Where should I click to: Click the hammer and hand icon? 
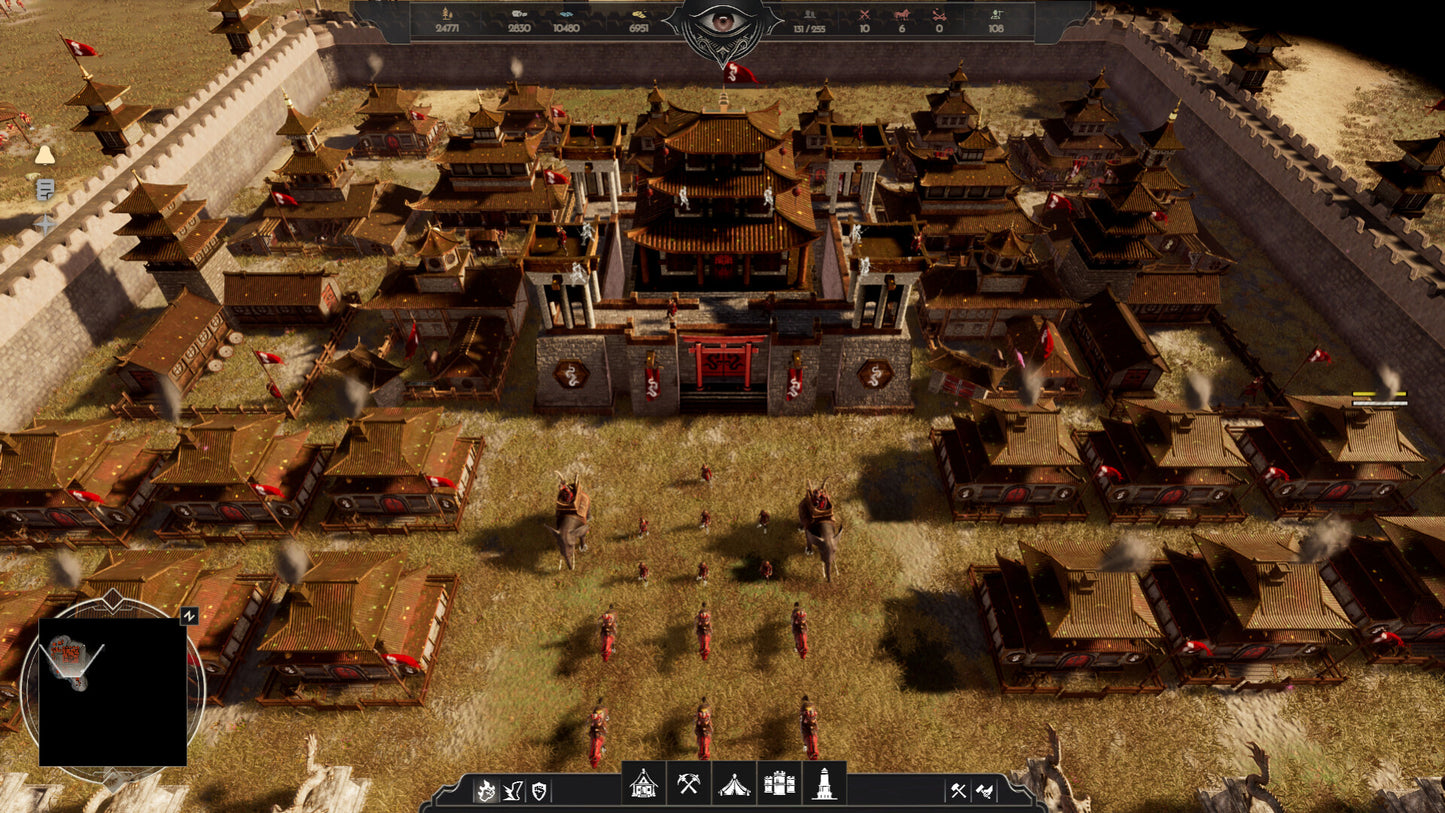tap(984, 791)
